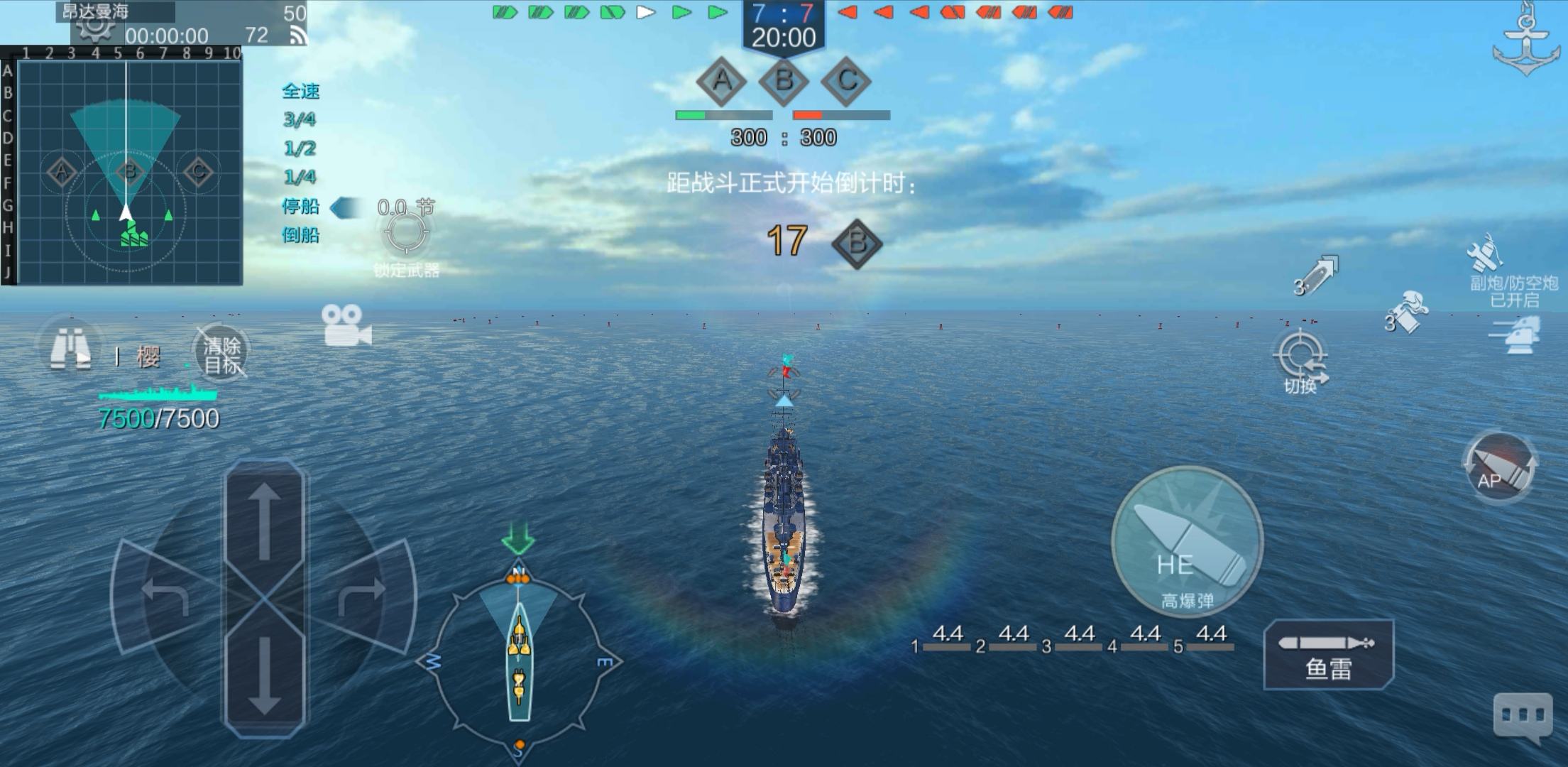1568x767 pixels.
Task: Steer right with the turn-right arrow
Action: click(x=362, y=595)
